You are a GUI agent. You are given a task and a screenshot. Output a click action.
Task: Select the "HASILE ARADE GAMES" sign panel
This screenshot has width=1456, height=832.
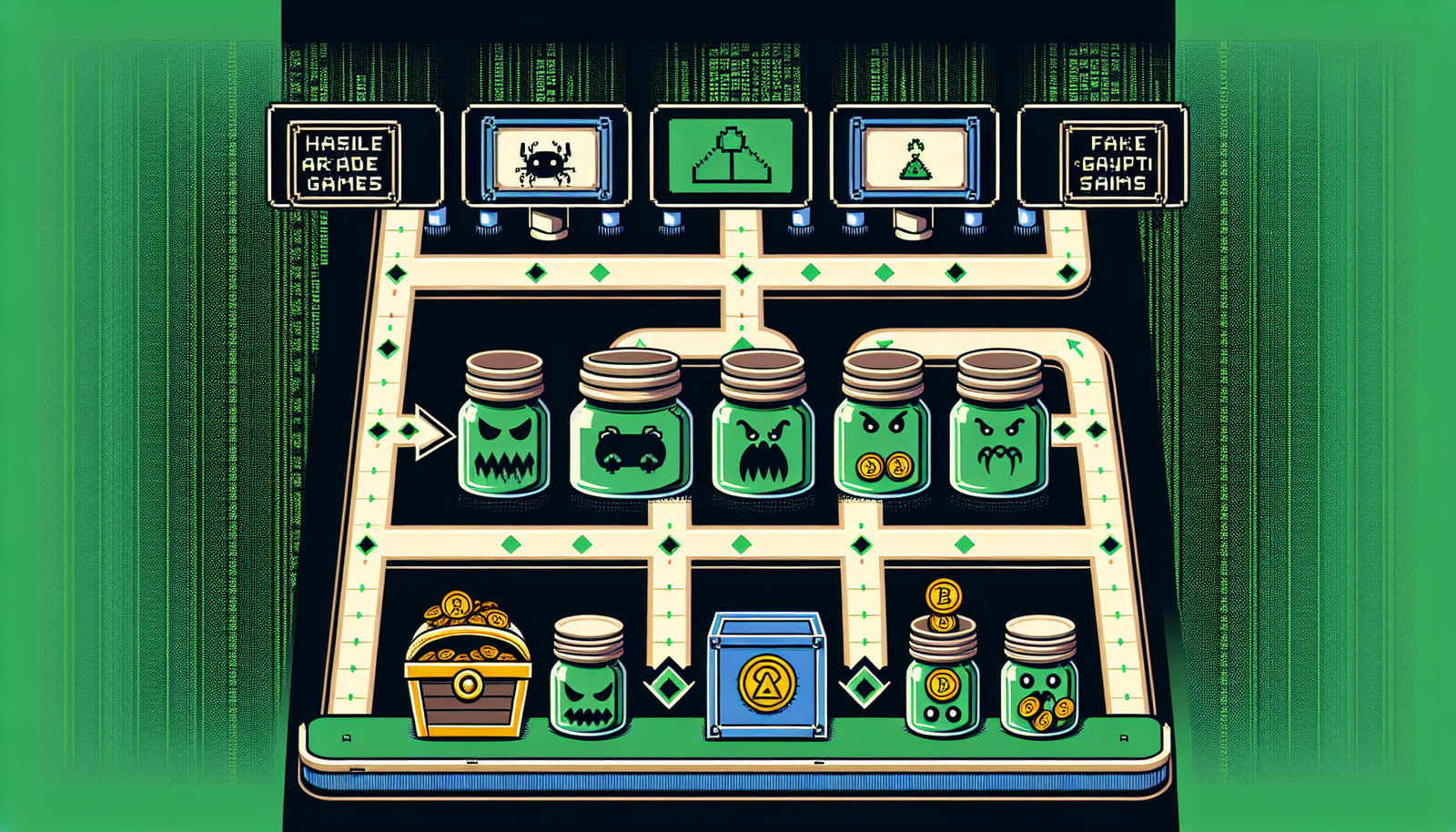[x=345, y=163]
